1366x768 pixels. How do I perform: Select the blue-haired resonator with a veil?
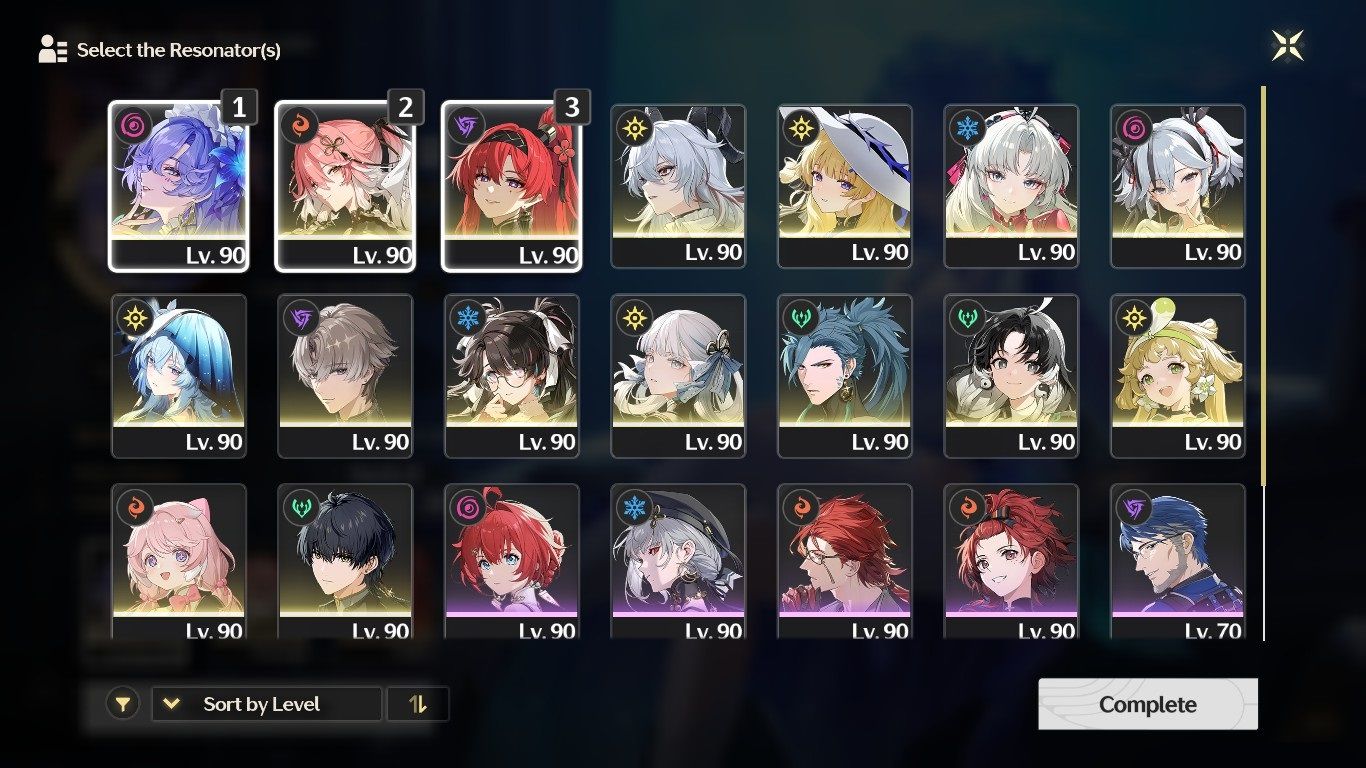pyautogui.click(x=178, y=376)
